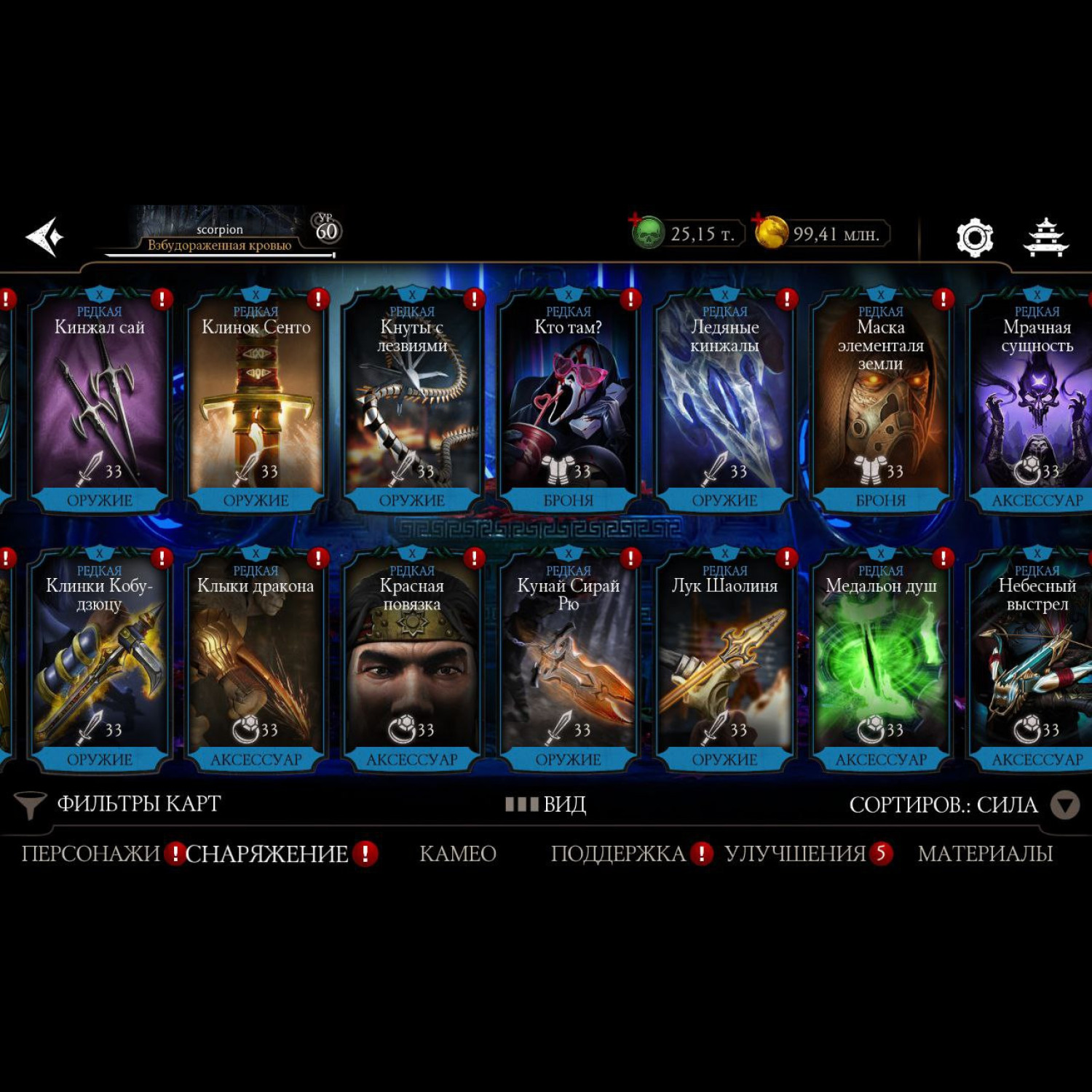Viewport: 1092px width, 1092px height.
Task: Add more gold koins via coin icon
Action: pyautogui.click(x=771, y=233)
